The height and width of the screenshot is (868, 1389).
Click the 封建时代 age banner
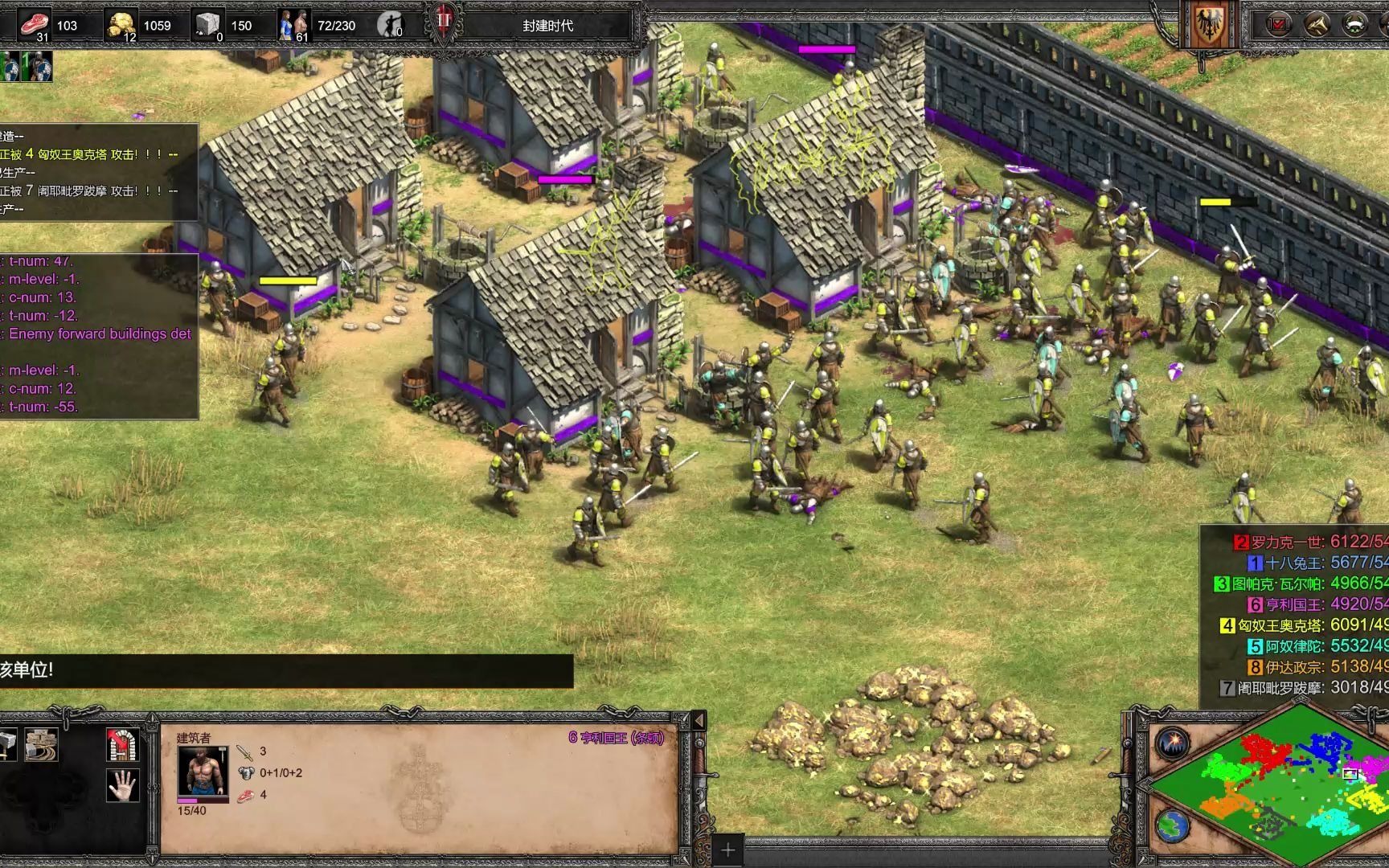point(547,26)
